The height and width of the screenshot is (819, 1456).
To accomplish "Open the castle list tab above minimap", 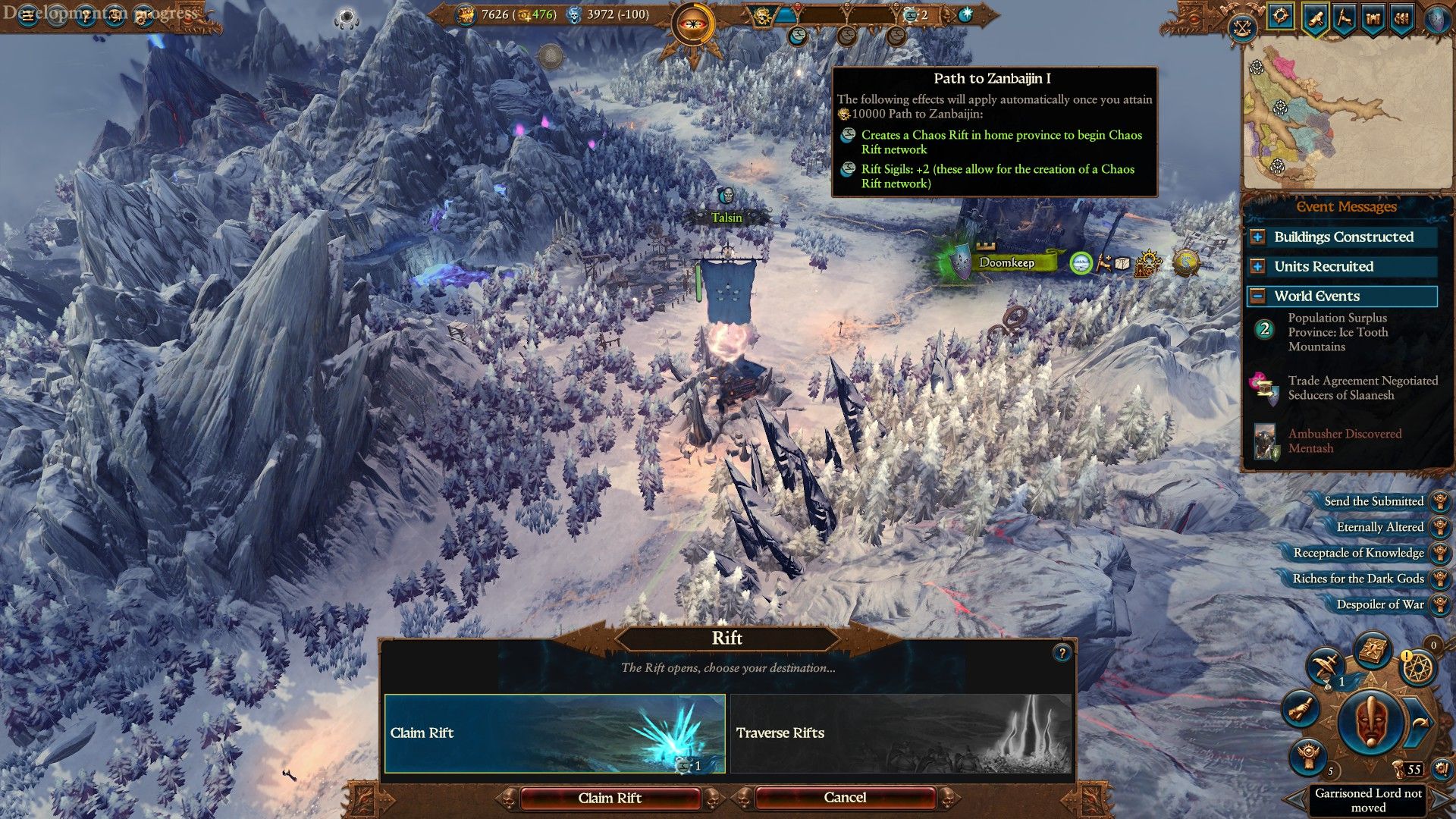I will pos(1373,18).
